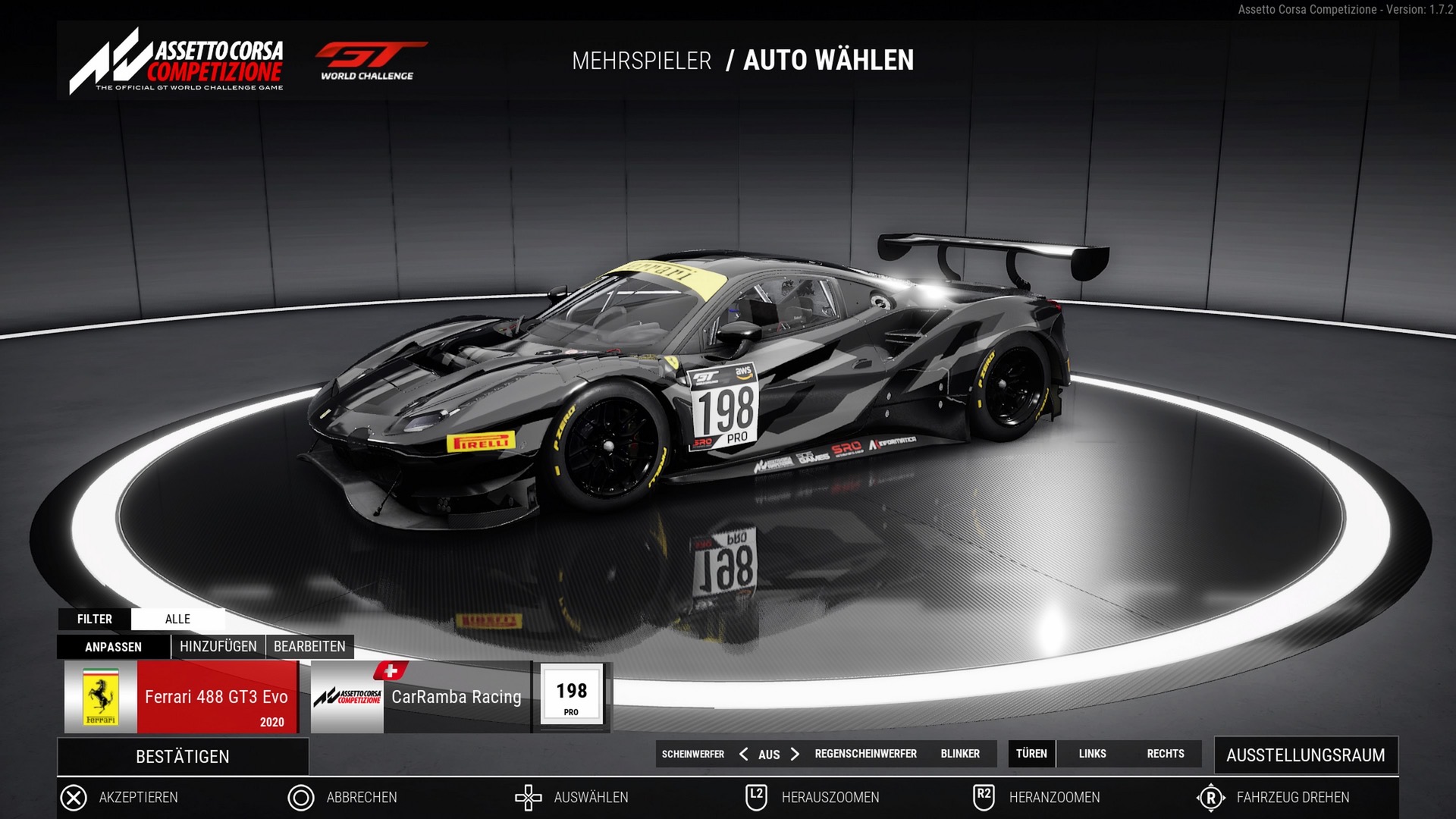Go back to Mehrspieler in the breadcrumb
The height and width of the screenshot is (819, 1456).
click(642, 61)
